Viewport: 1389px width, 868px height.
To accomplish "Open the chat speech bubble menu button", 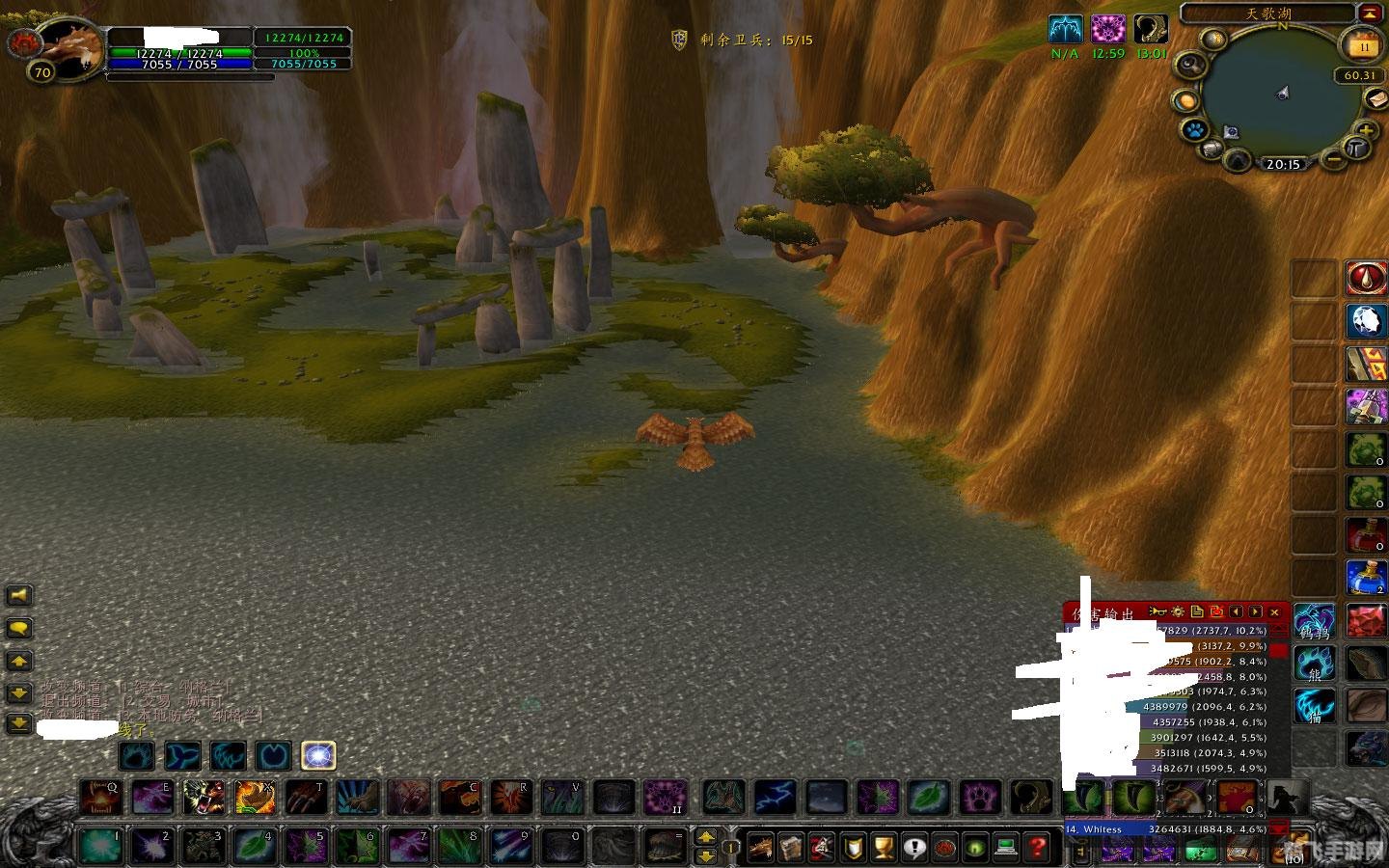I will (19, 628).
